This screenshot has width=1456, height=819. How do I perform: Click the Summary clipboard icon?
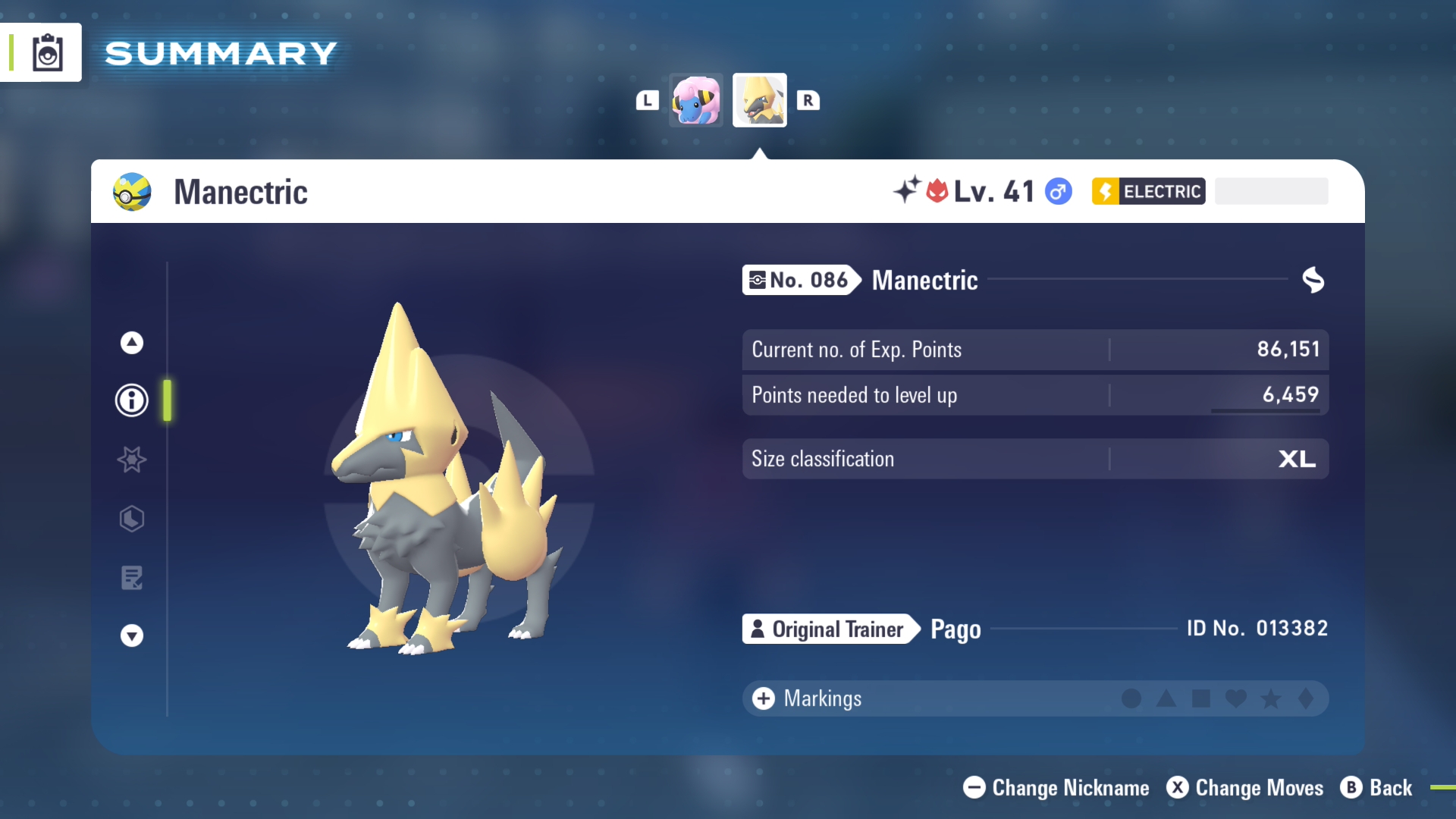(x=47, y=53)
